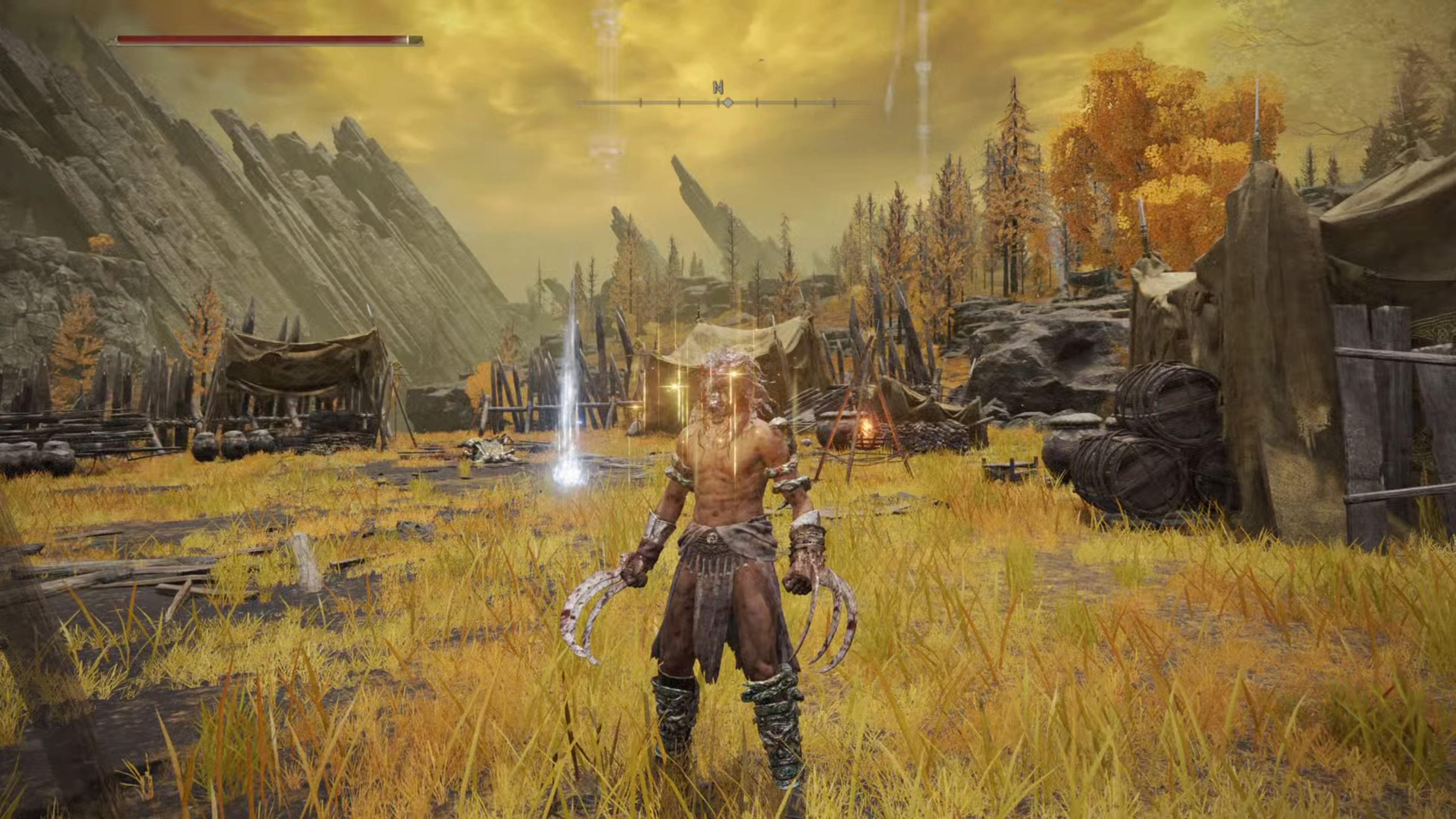Viewport: 1456px width, 819px height.
Task: Click the compass bar's north marker
Action: (x=719, y=88)
